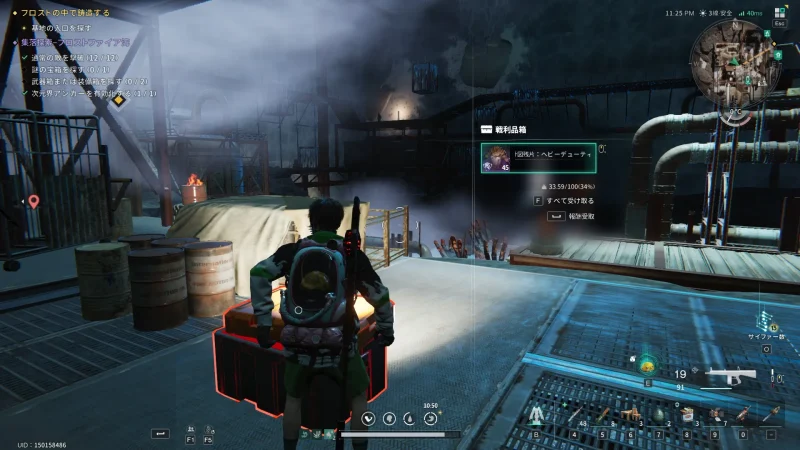
Task: Select the white mech deviation slot
Action: [x=537, y=414]
